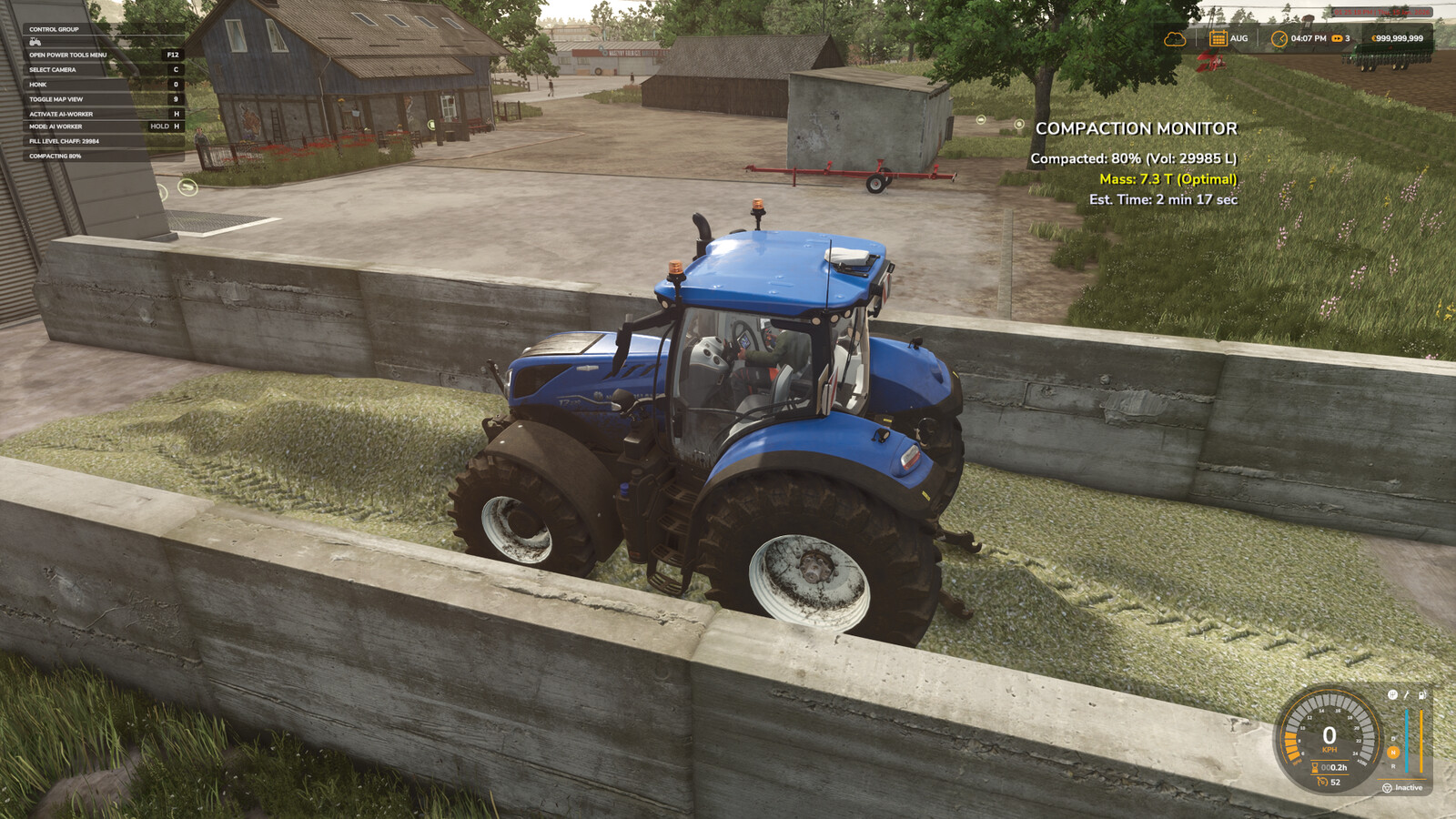Click the Inactive cruise control indicator

click(x=1409, y=787)
